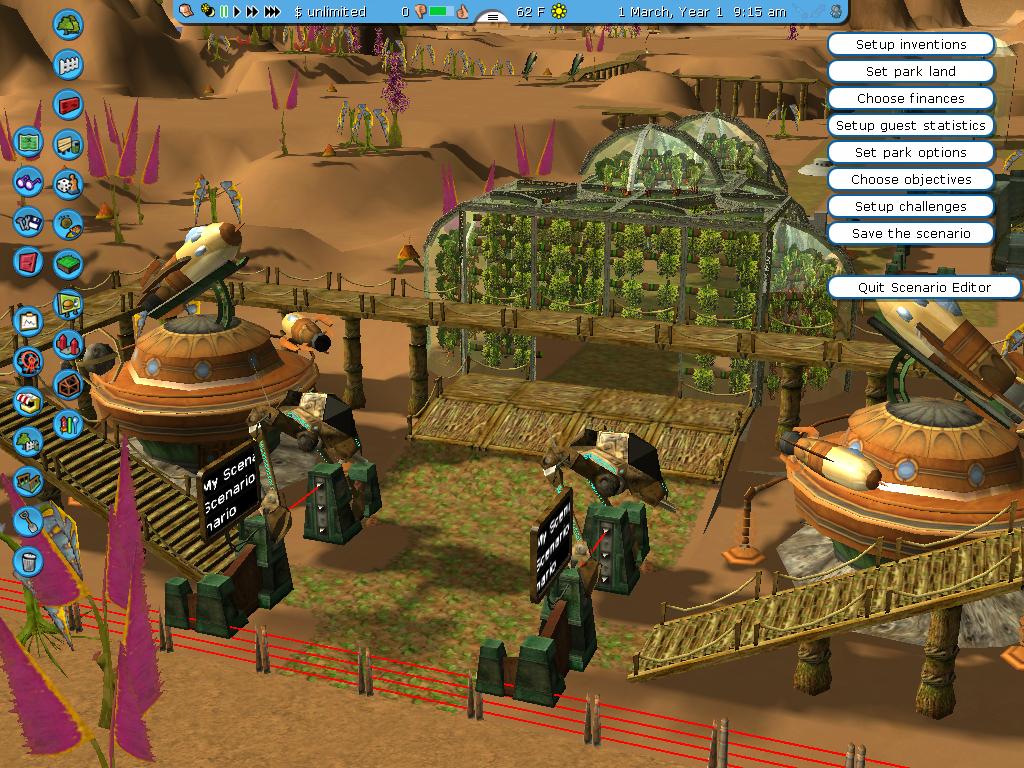1024x768 pixels.
Task: Open Setup inventions
Action: click(911, 45)
